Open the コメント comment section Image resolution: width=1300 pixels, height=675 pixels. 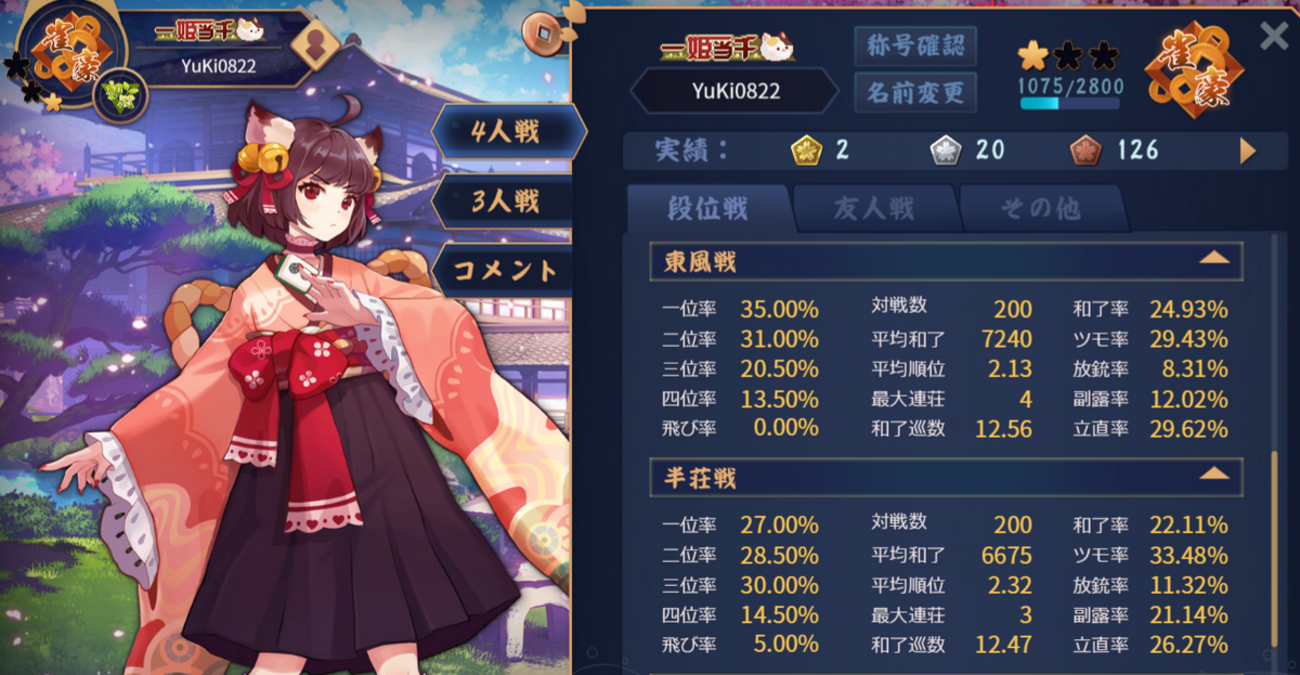(x=506, y=269)
